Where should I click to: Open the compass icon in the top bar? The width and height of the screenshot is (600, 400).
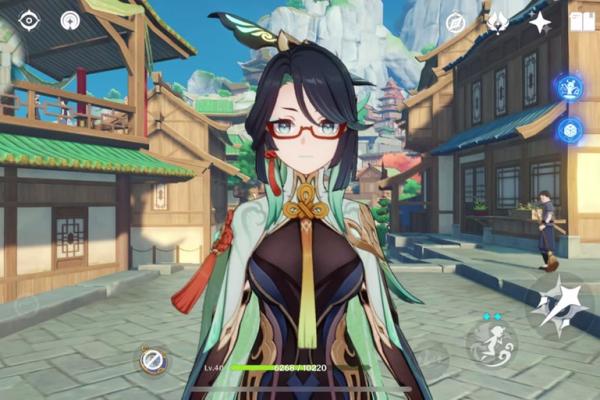click(455, 22)
